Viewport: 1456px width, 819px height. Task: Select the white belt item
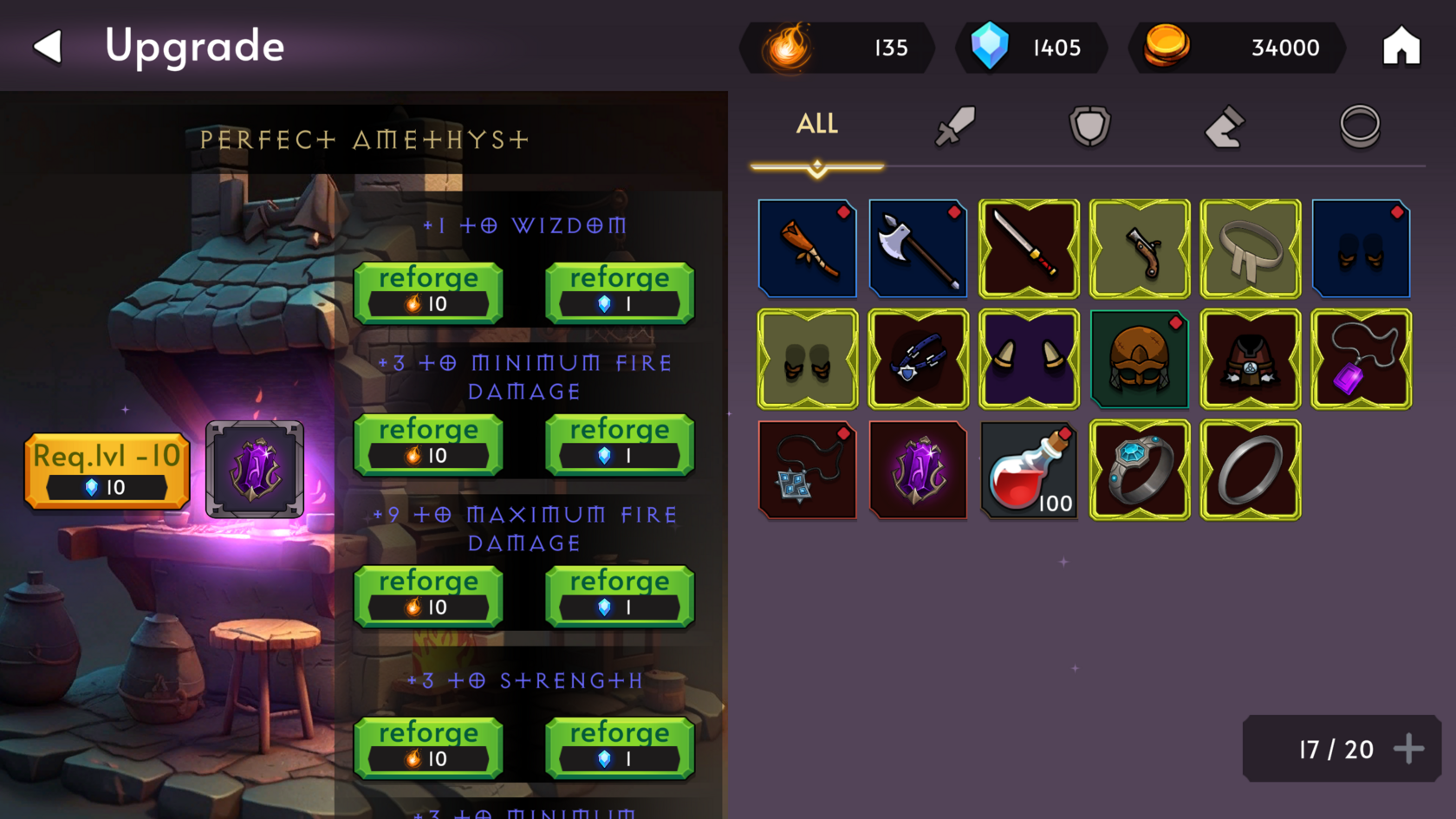tap(1251, 249)
